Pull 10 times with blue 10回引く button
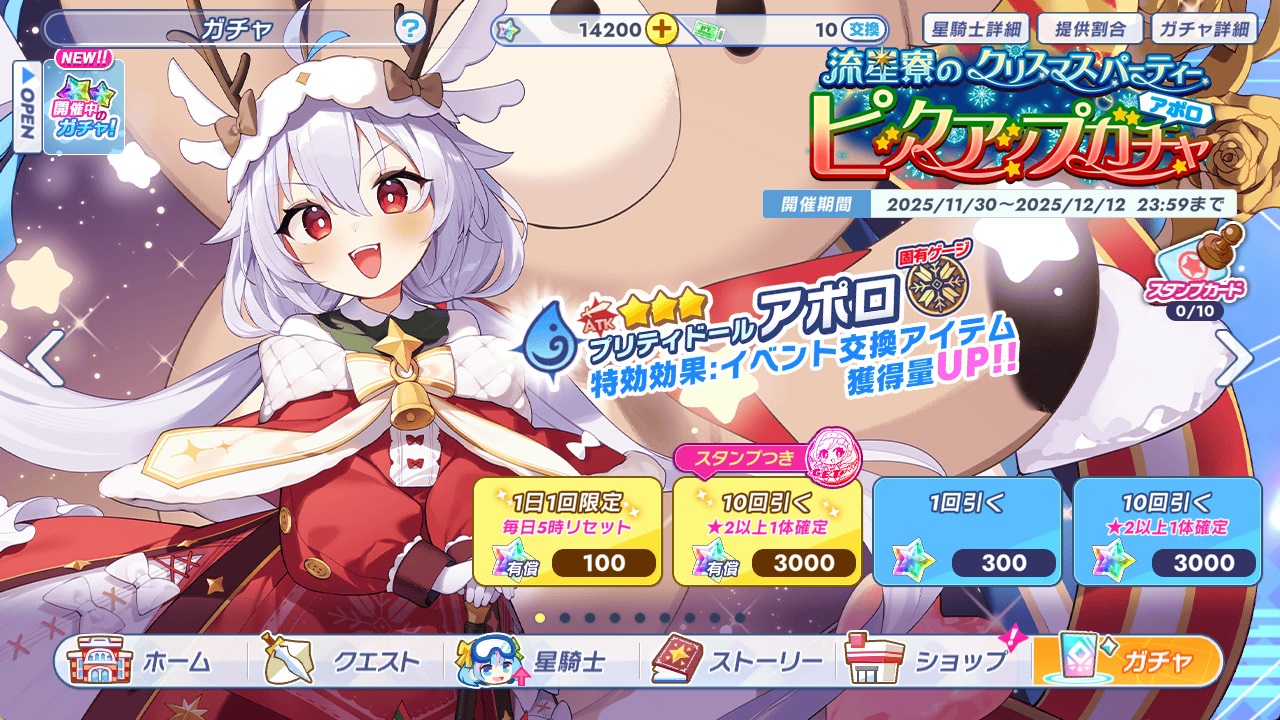 (1167, 531)
